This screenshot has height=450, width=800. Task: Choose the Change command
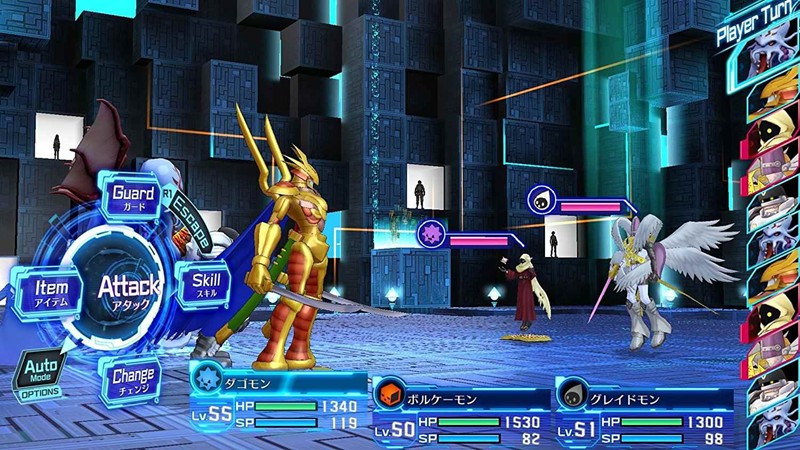pyautogui.click(x=133, y=382)
